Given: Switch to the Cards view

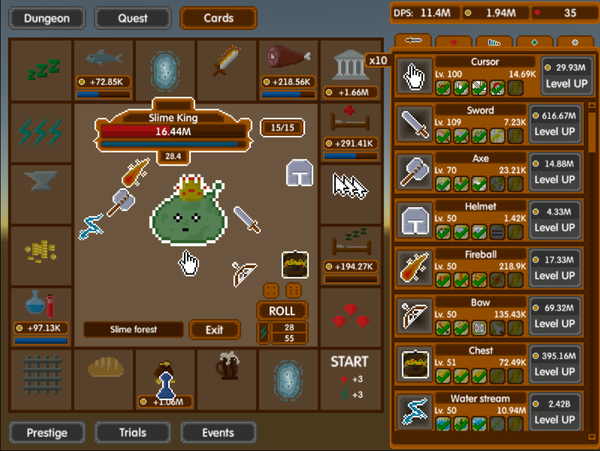Looking at the screenshot, I should (x=218, y=17).
